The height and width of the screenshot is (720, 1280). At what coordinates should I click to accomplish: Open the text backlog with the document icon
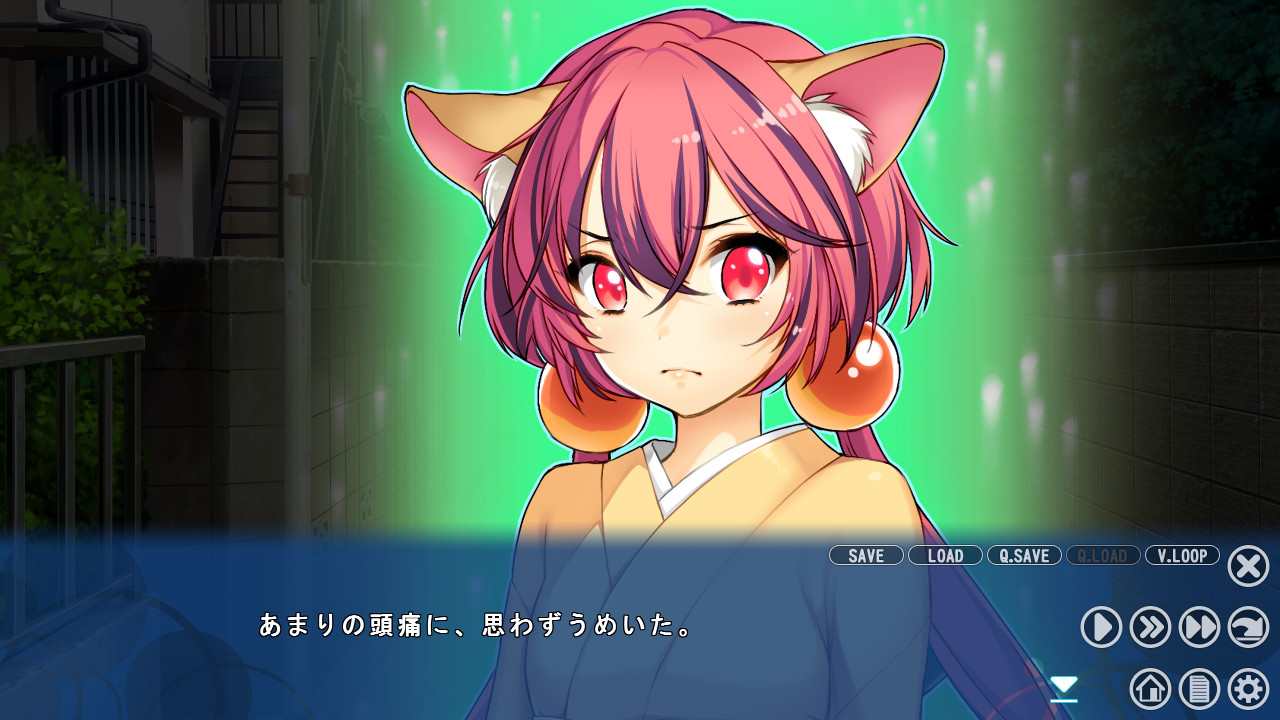1198,688
